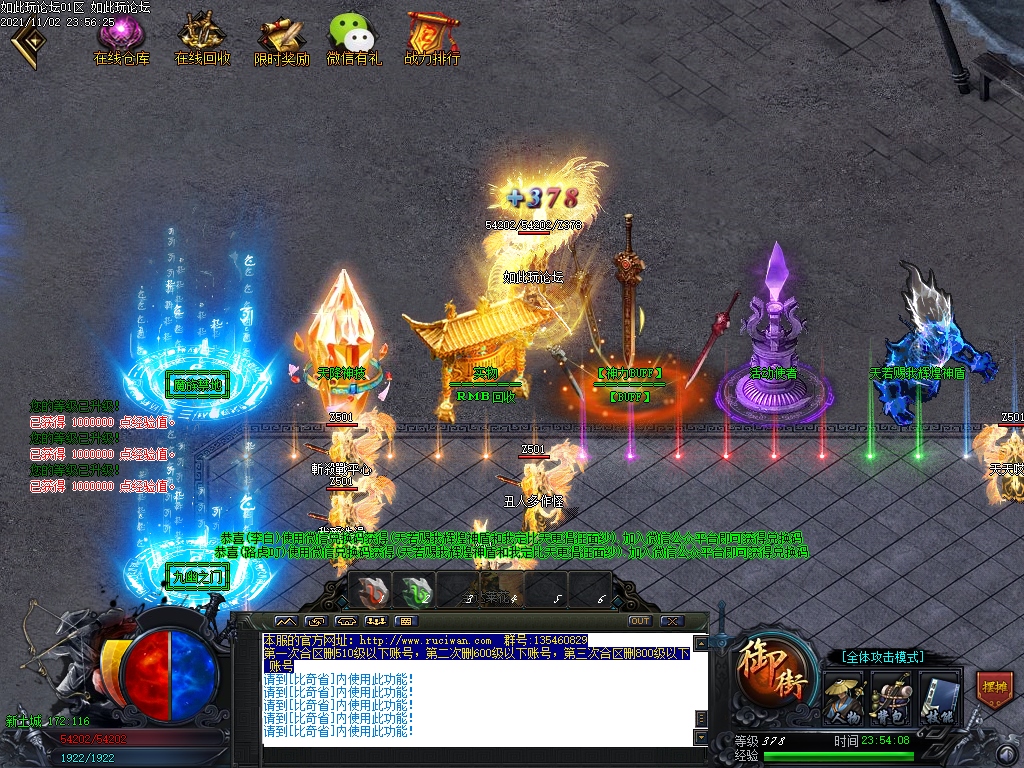Open the 背包 backpack inventory
The width and height of the screenshot is (1024, 768).
(890, 698)
